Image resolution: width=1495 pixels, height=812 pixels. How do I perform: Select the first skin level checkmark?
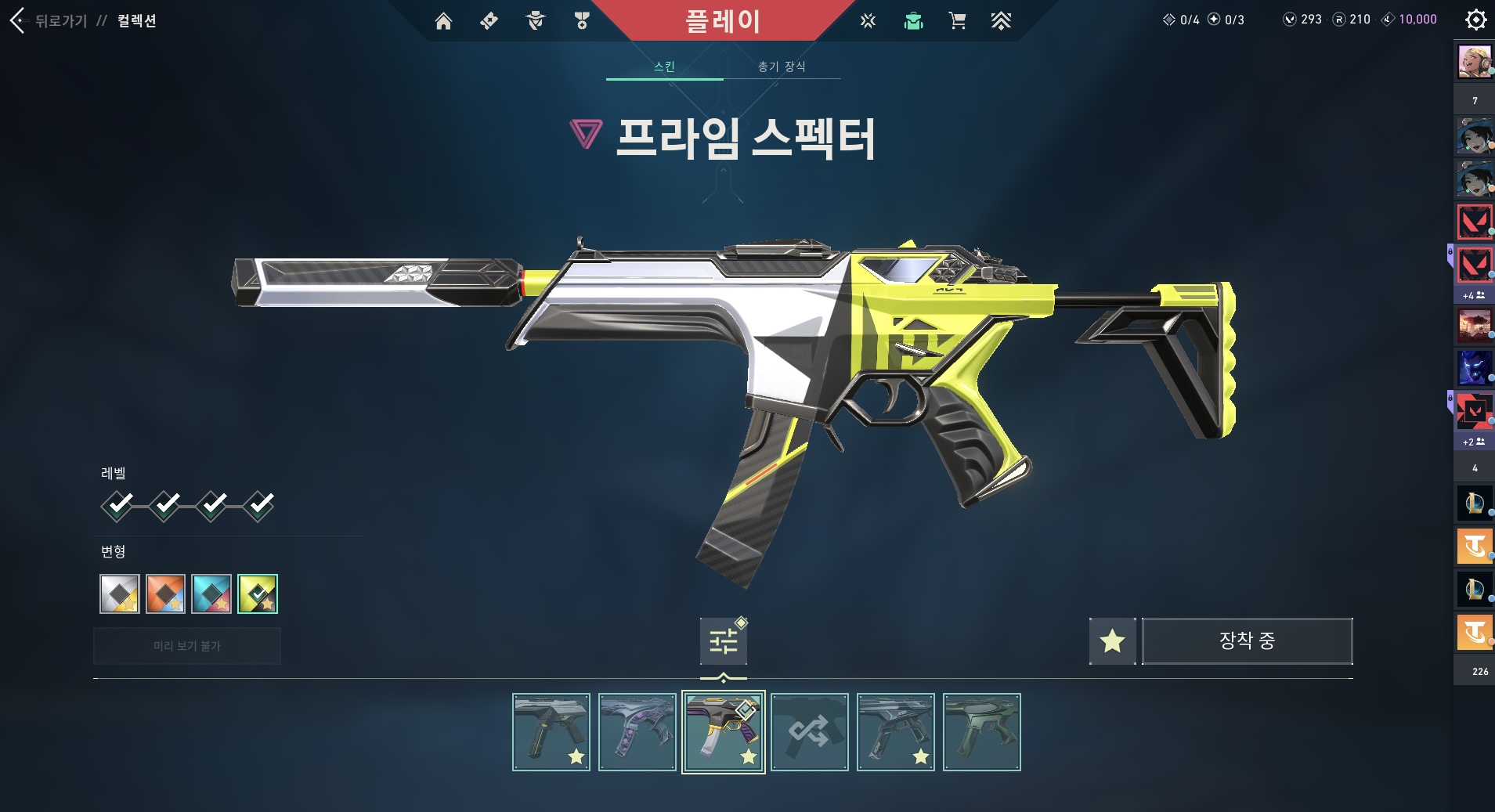point(117,505)
